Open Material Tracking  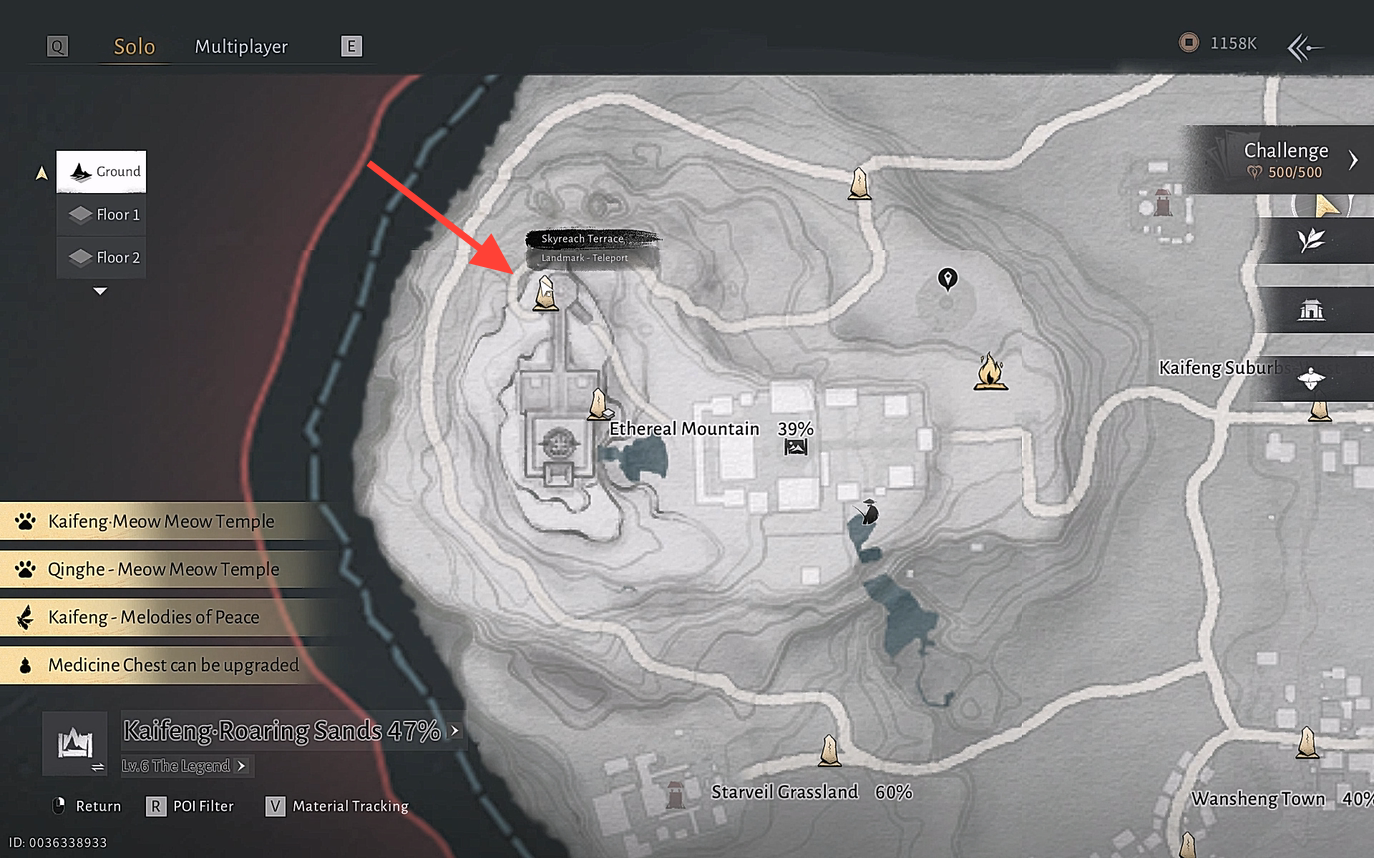[x=338, y=806]
